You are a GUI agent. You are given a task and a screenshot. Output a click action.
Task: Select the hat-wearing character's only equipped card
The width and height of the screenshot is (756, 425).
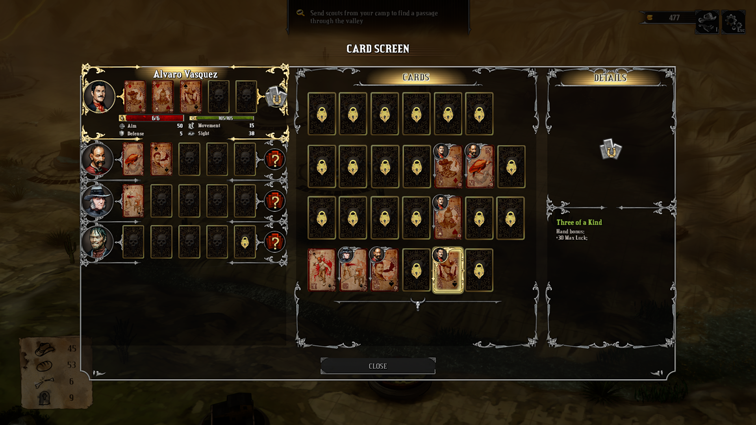tap(133, 201)
